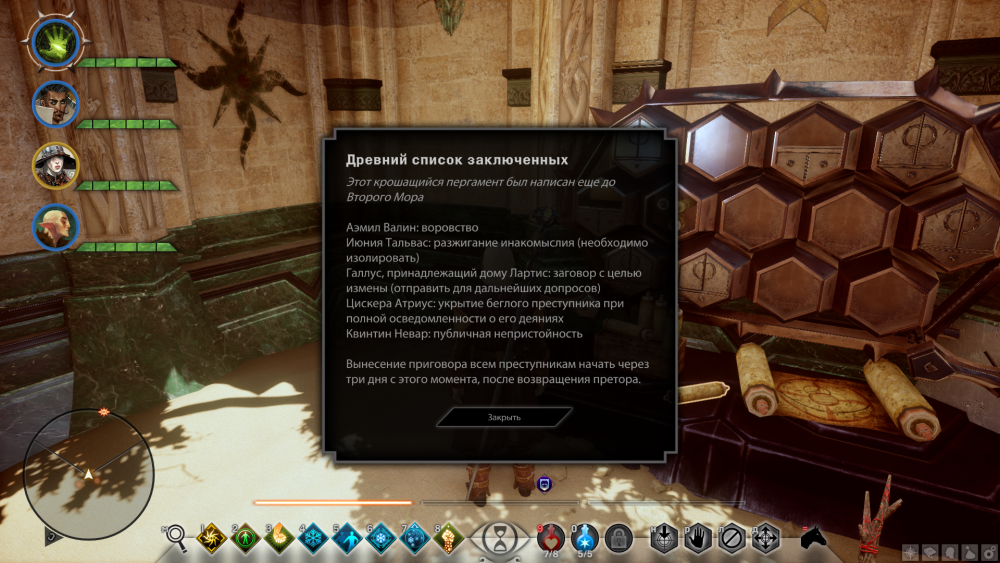Open the circular minimap
This screenshot has height=563, width=1000.
coord(88,474)
